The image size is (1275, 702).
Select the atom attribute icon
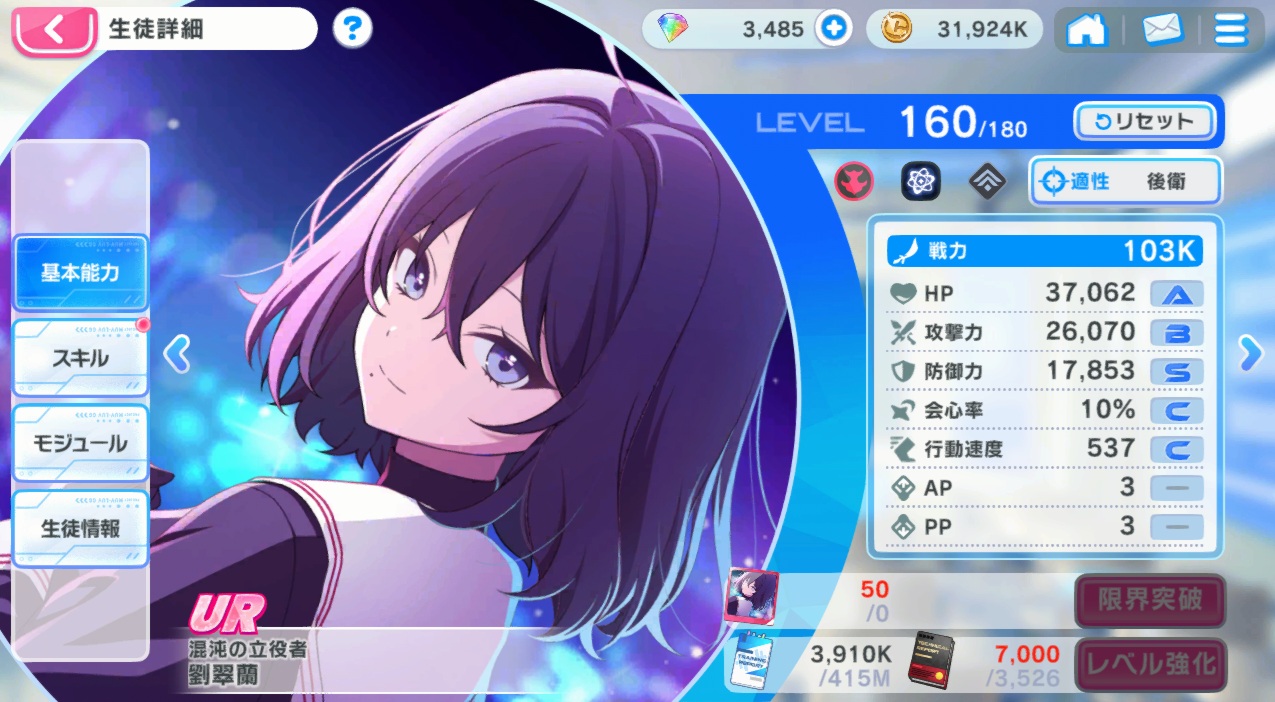coord(919,181)
